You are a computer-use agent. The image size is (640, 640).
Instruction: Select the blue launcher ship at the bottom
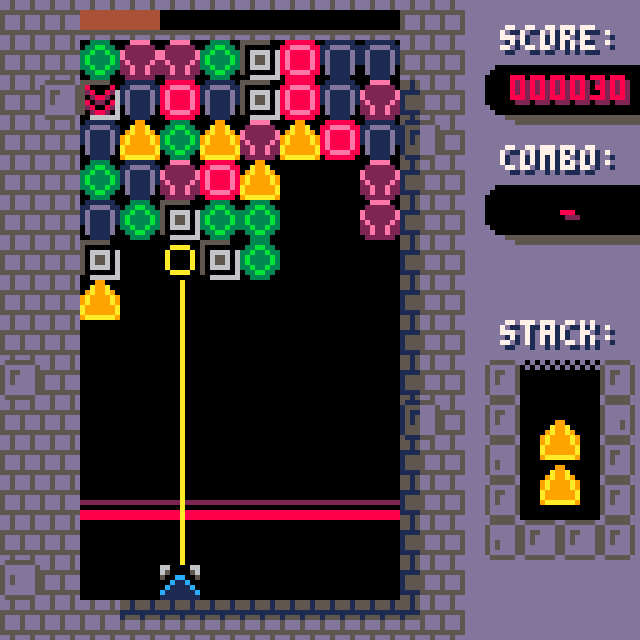[x=180, y=582]
